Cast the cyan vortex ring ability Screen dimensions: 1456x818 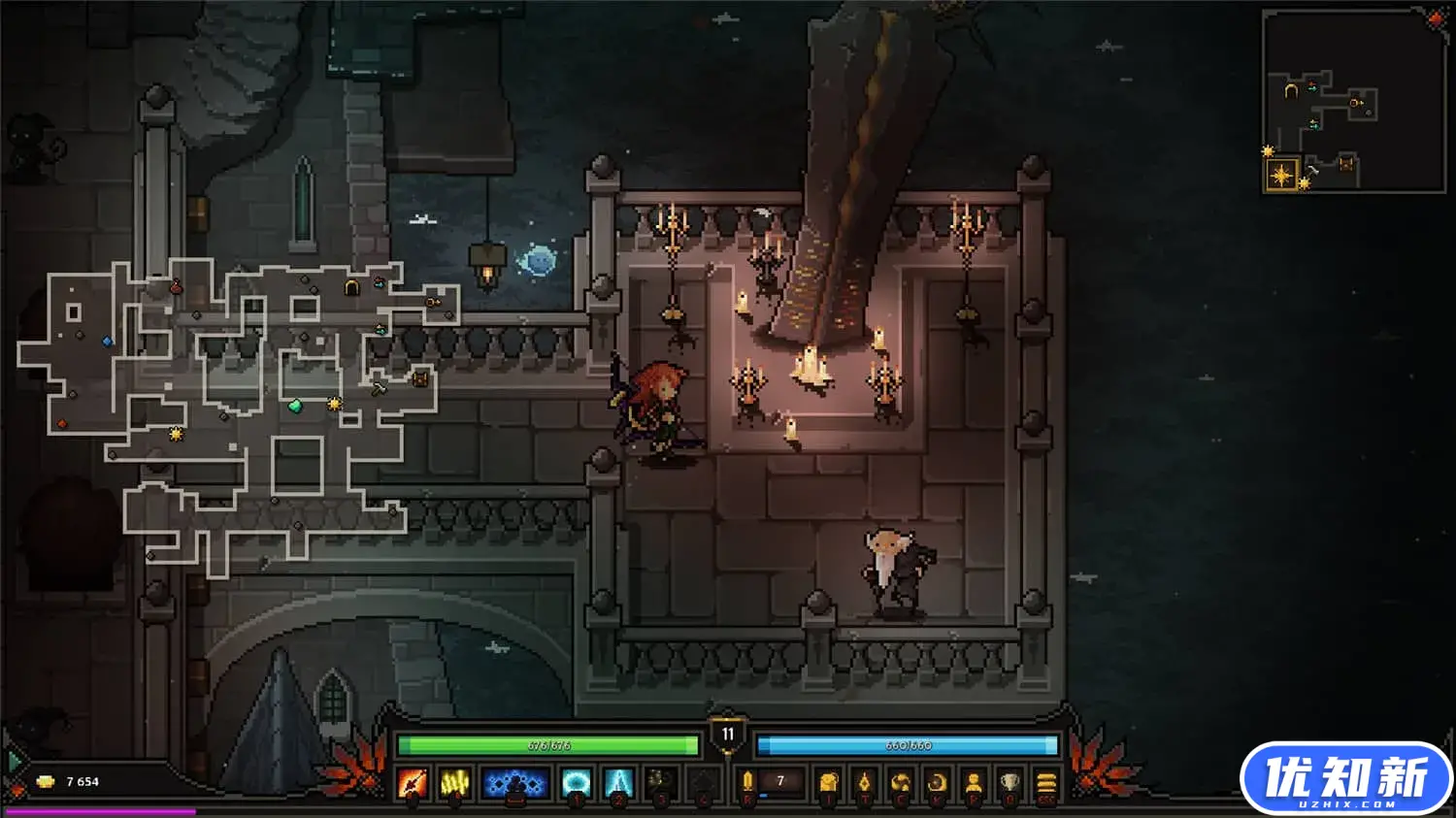pyautogui.click(x=577, y=782)
